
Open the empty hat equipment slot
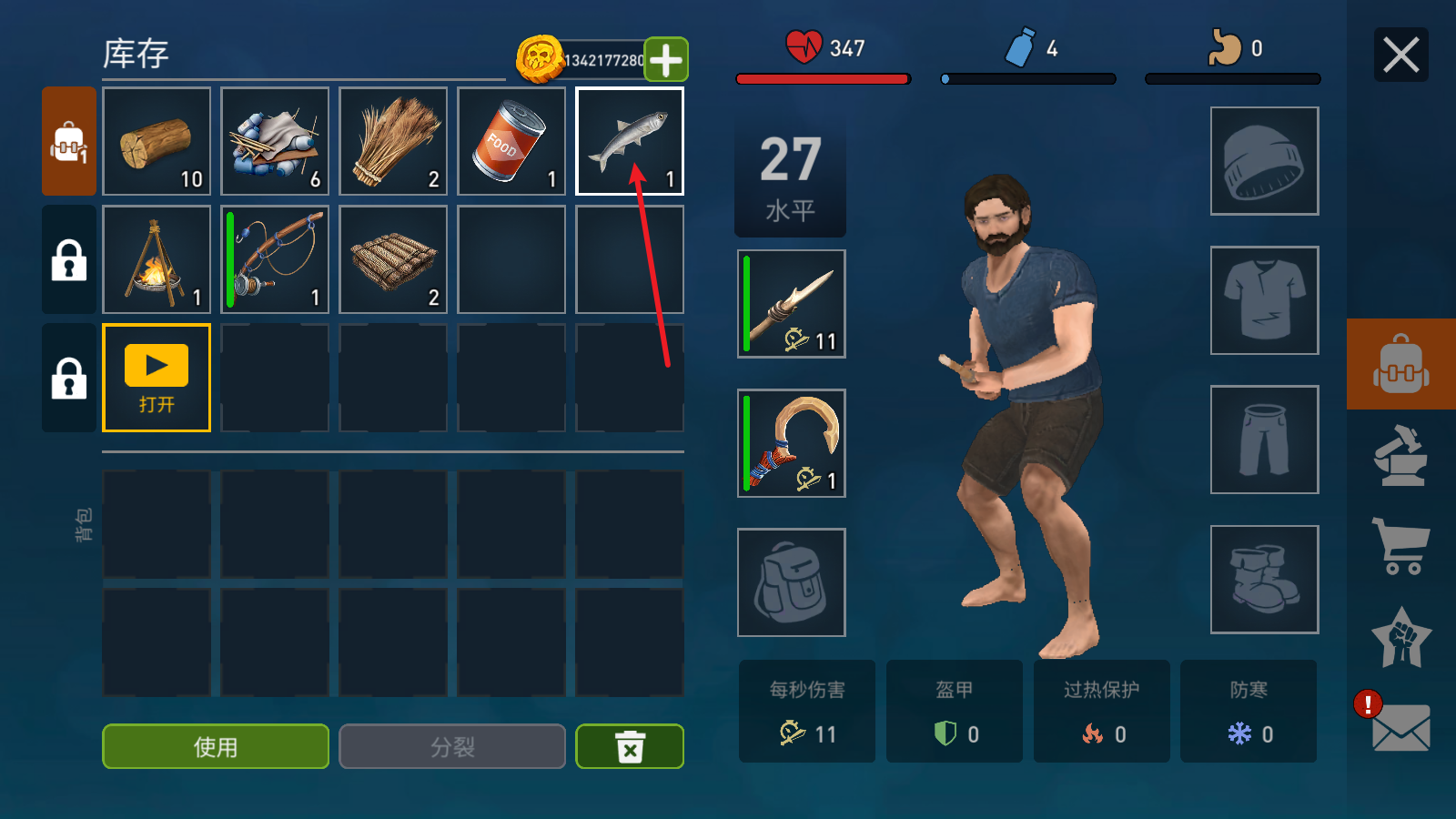click(x=1264, y=161)
